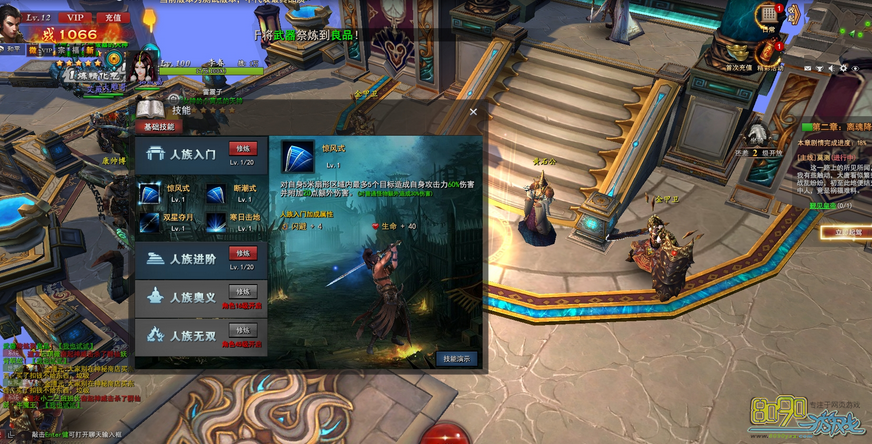Viewport: 872px width, 444px height.
Task: Select the 人族奥义 skill category
Action: 190,295
